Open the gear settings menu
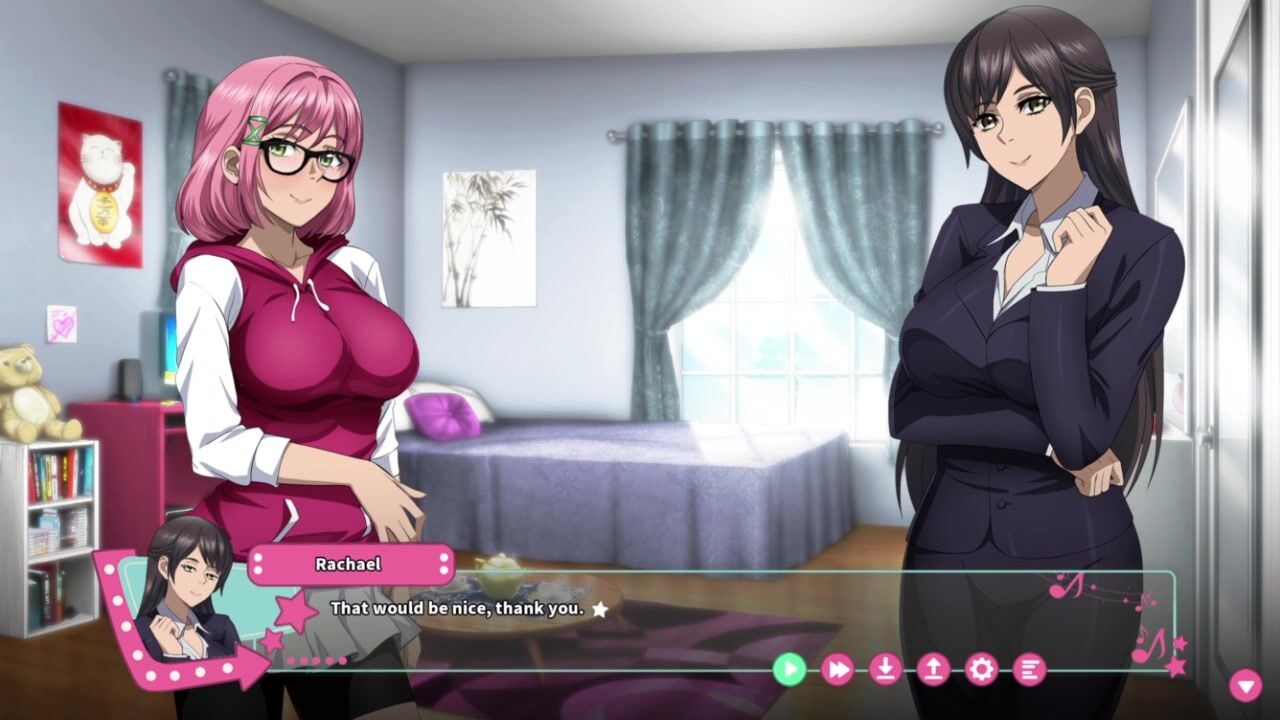This screenshot has width=1280, height=720. 981,669
